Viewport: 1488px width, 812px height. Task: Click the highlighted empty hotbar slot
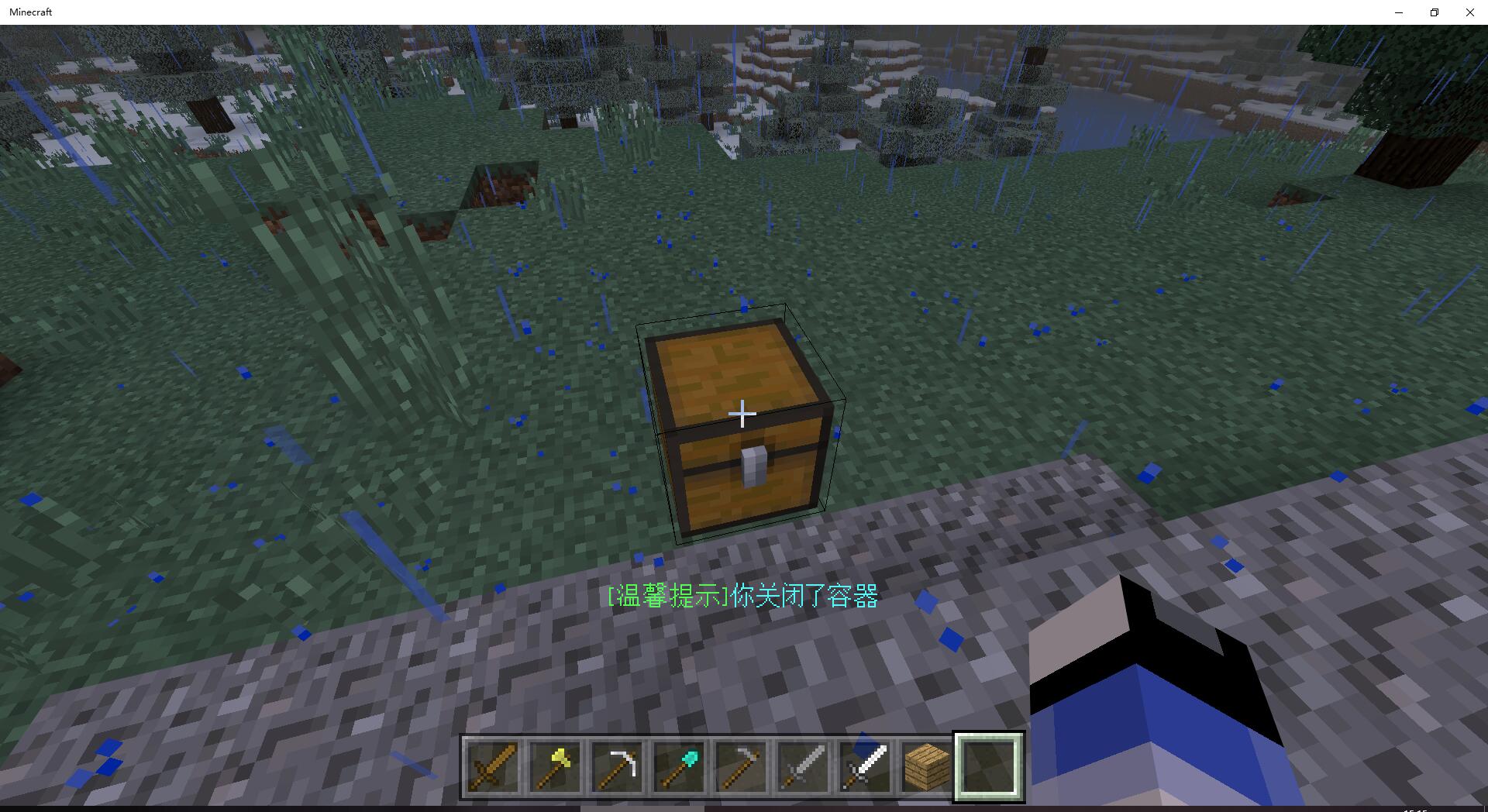coord(989,766)
